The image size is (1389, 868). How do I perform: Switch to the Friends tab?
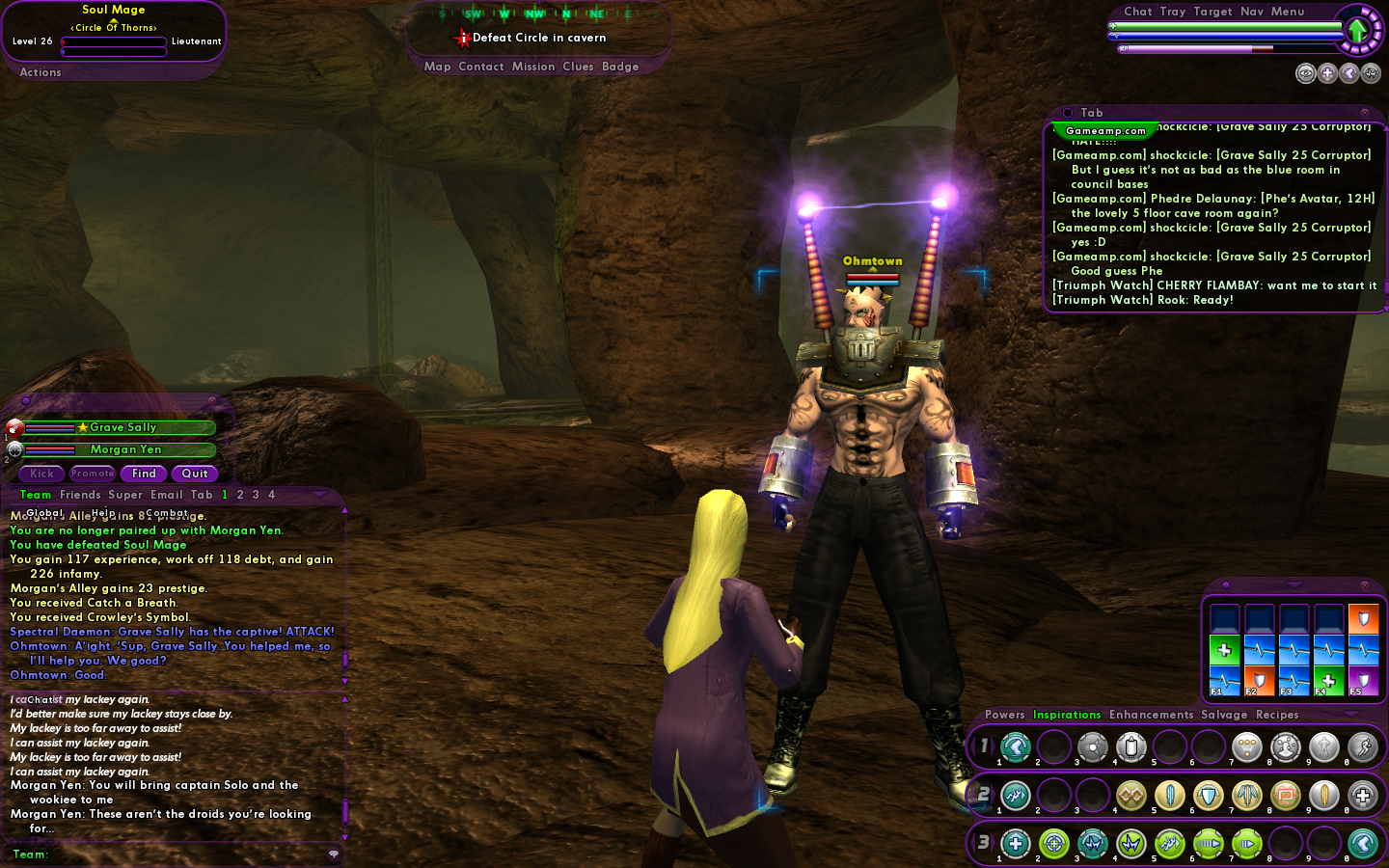(x=80, y=495)
